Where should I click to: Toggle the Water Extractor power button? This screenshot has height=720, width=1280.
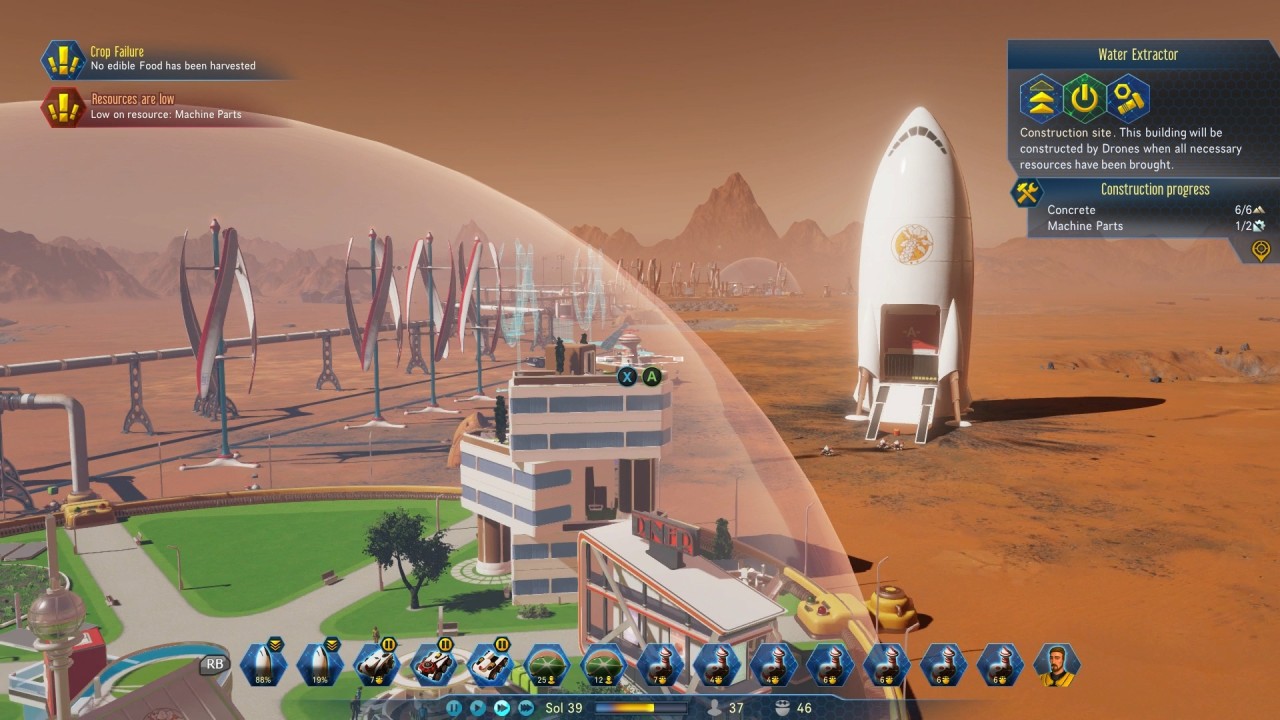[1084, 98]
